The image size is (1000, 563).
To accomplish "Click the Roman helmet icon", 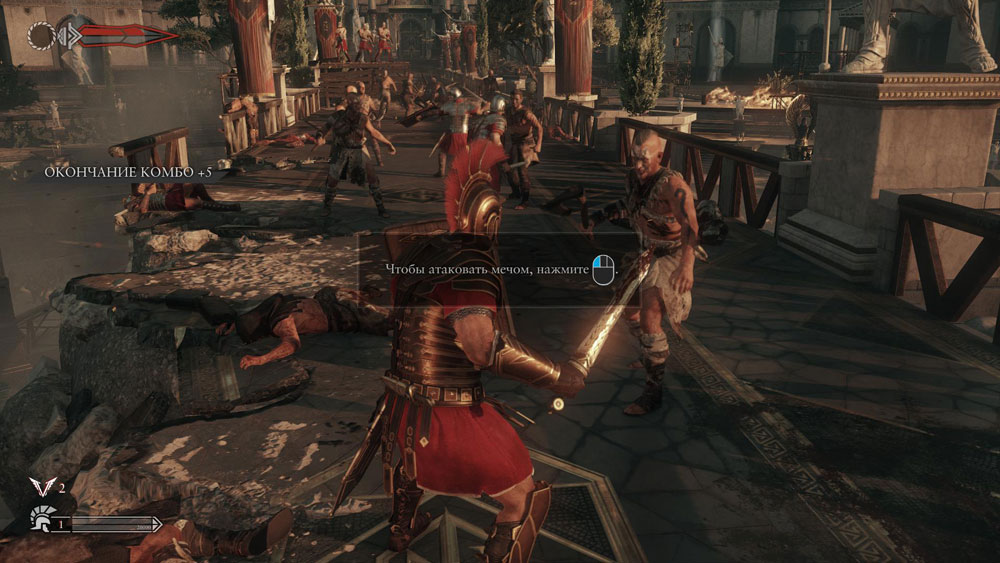I will pos(41,520).
